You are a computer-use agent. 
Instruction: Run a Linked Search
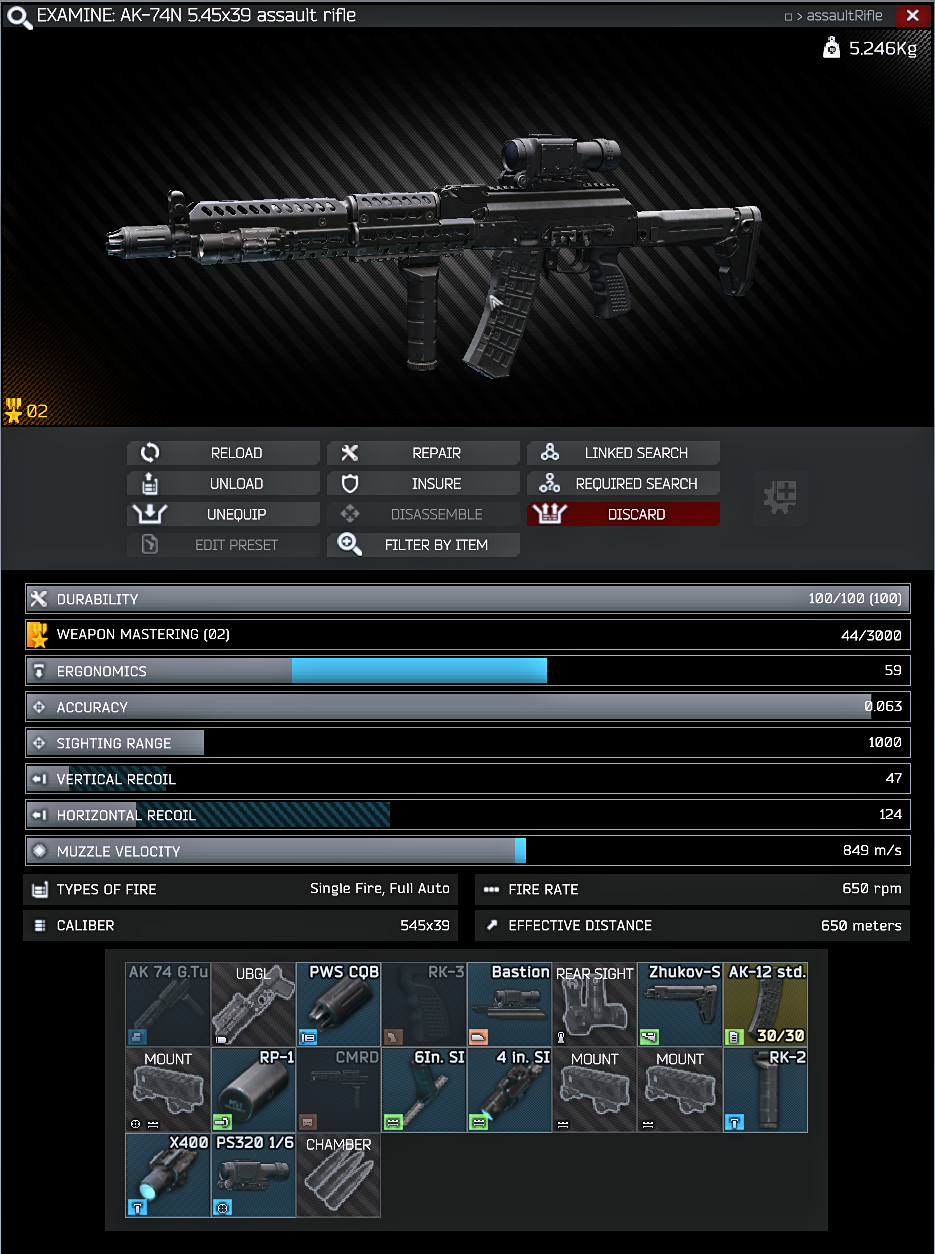pos(623,453)
